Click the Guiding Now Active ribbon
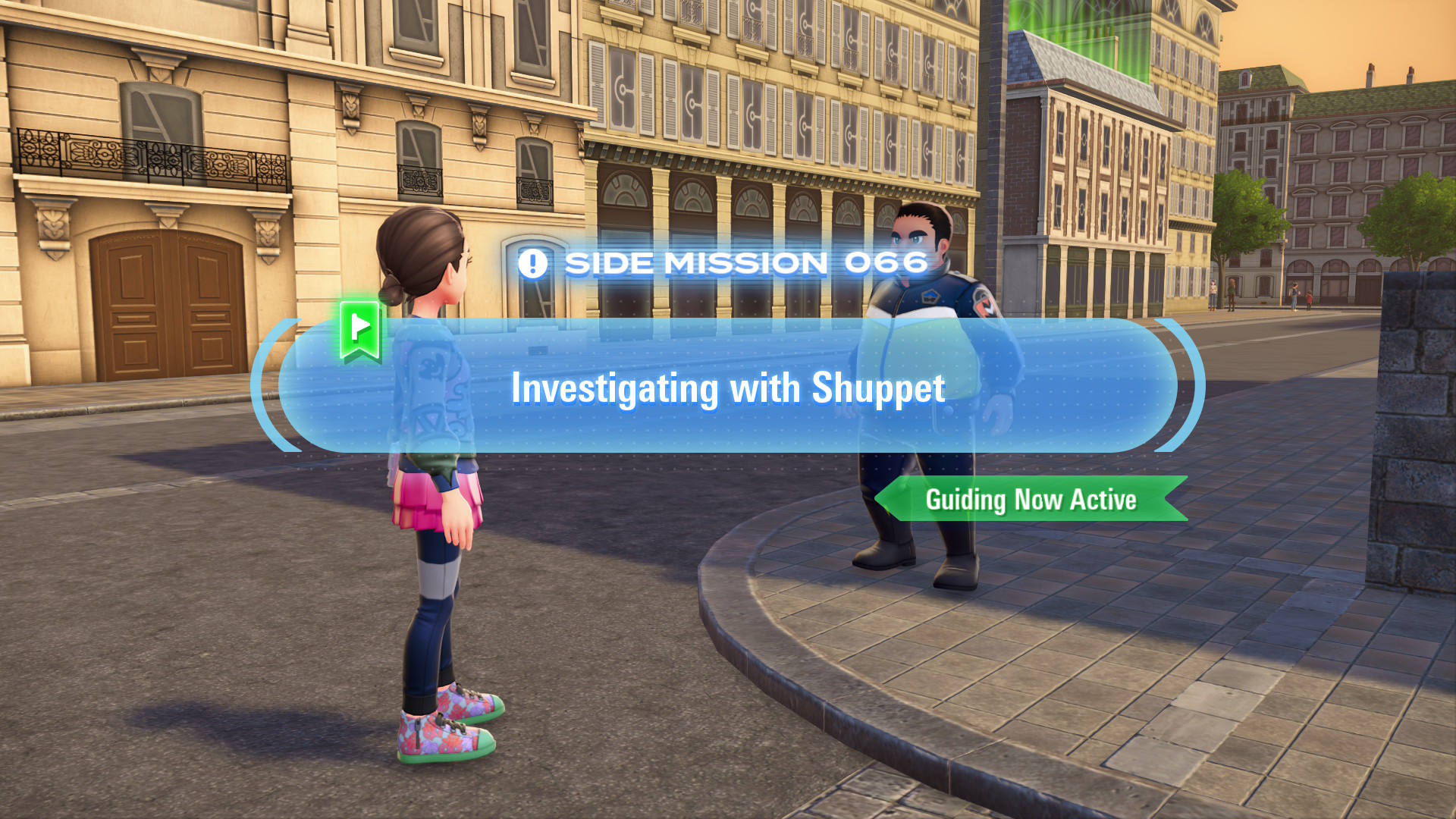Screen dimensions: 1456x819 coord(1031,500)
